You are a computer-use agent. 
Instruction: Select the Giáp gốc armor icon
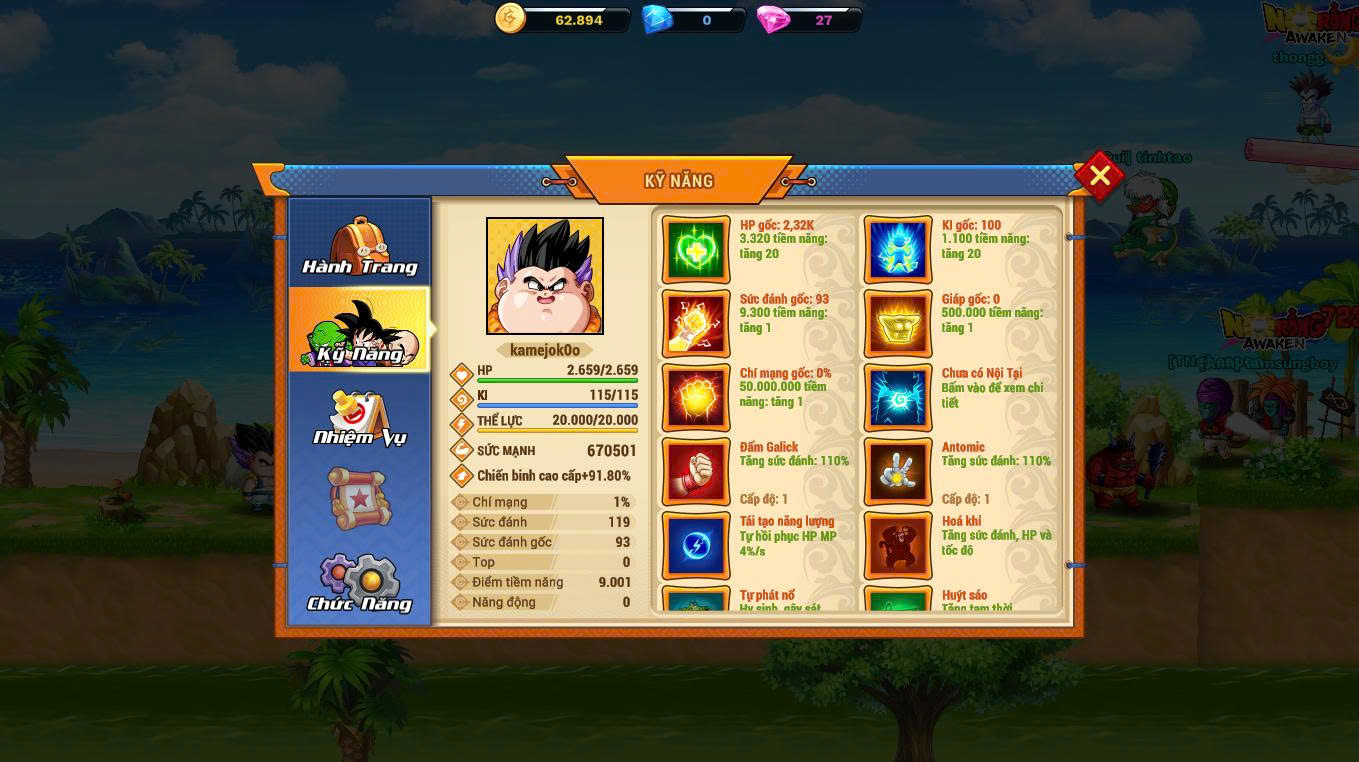[898, 324]
